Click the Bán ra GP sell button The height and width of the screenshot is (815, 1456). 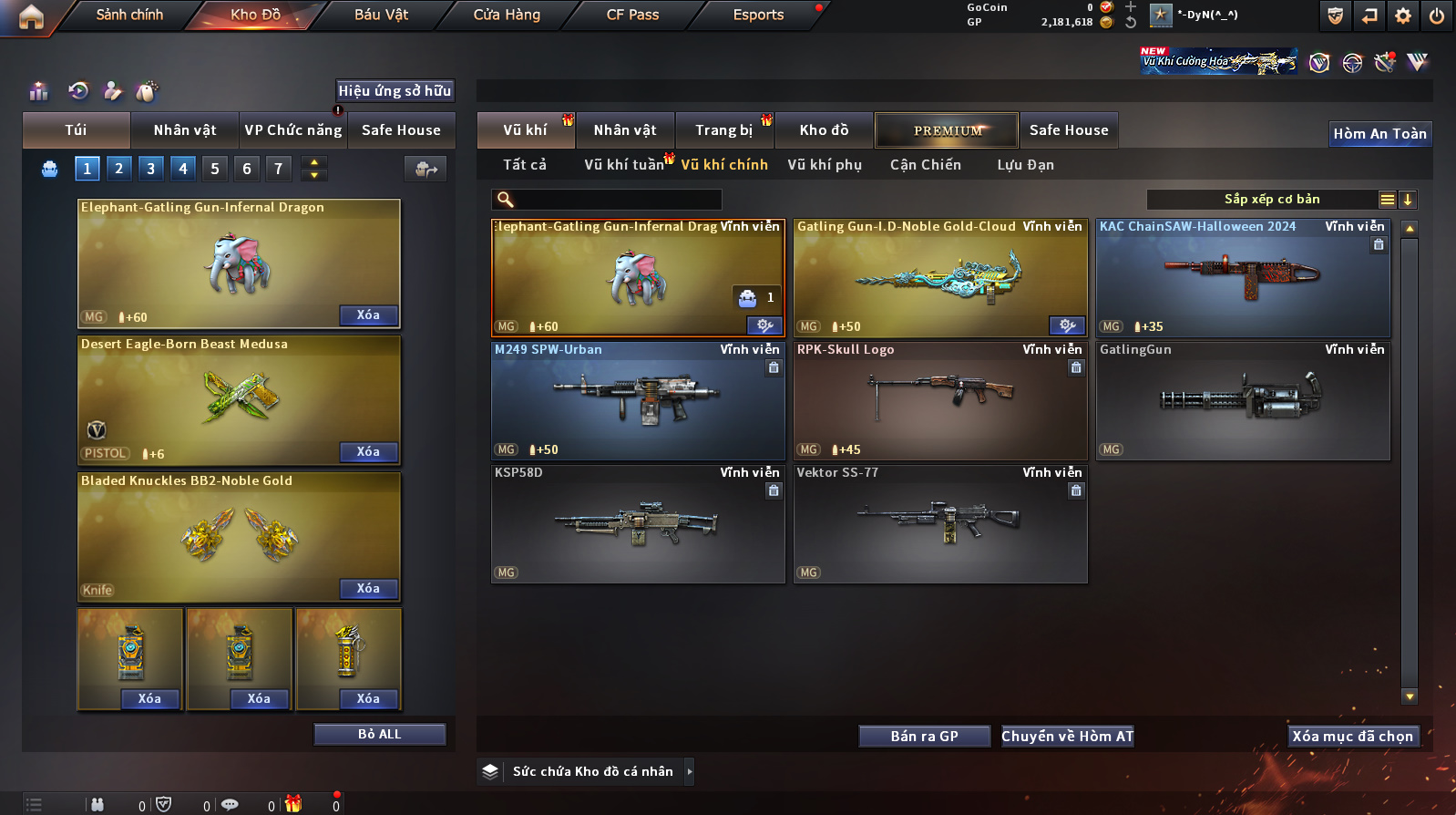pyautogui.click(x=924, y=737)
